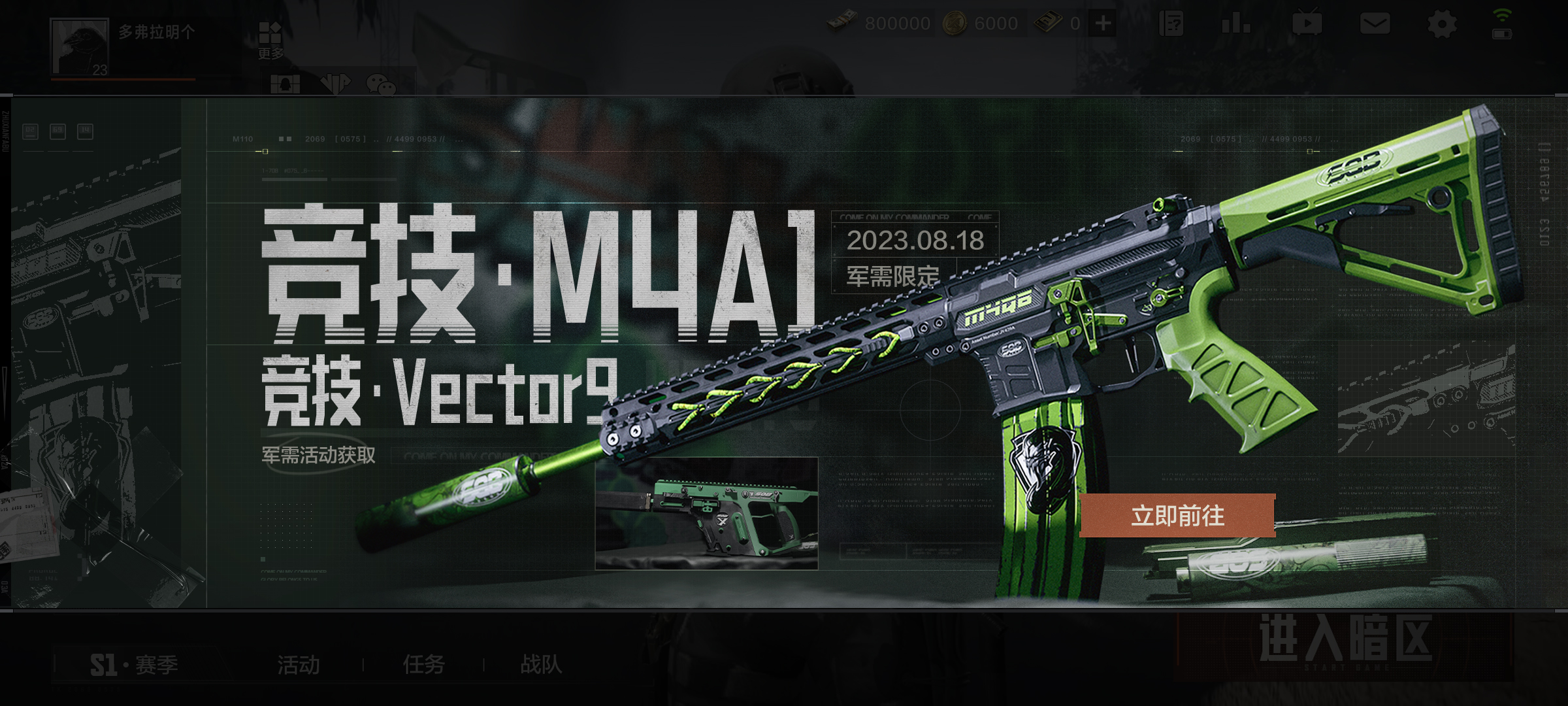Open the QQ penguin icon

286,84
